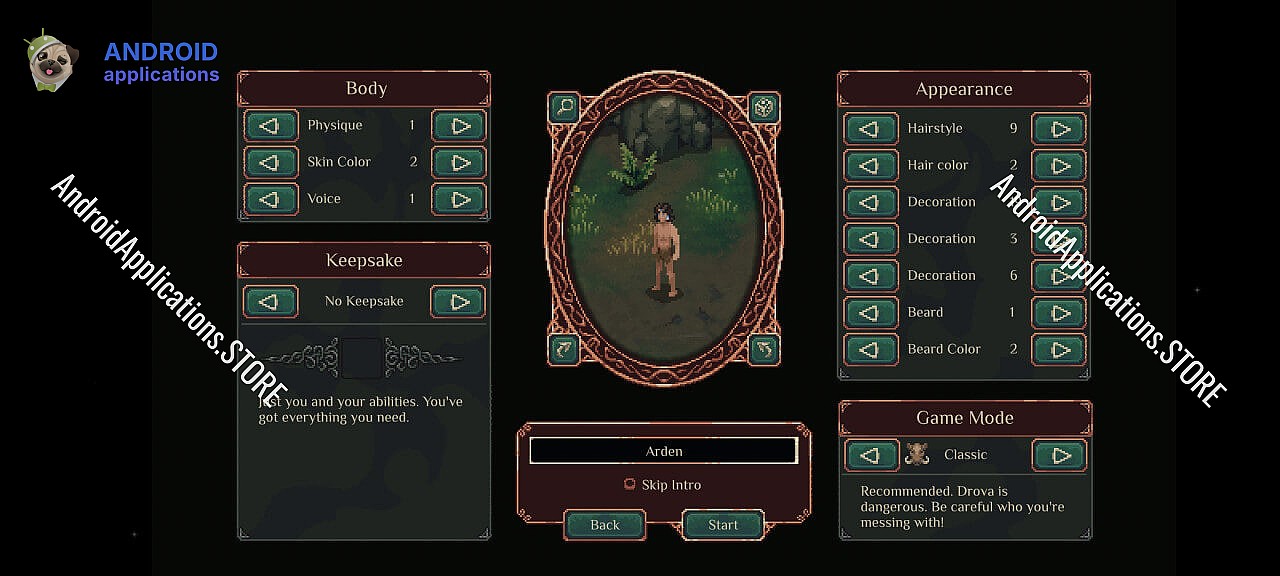Image resolution: width=1280 pixels, height=576 pixels.
Task: Select the next Beard style
Action: [1059, 313]
